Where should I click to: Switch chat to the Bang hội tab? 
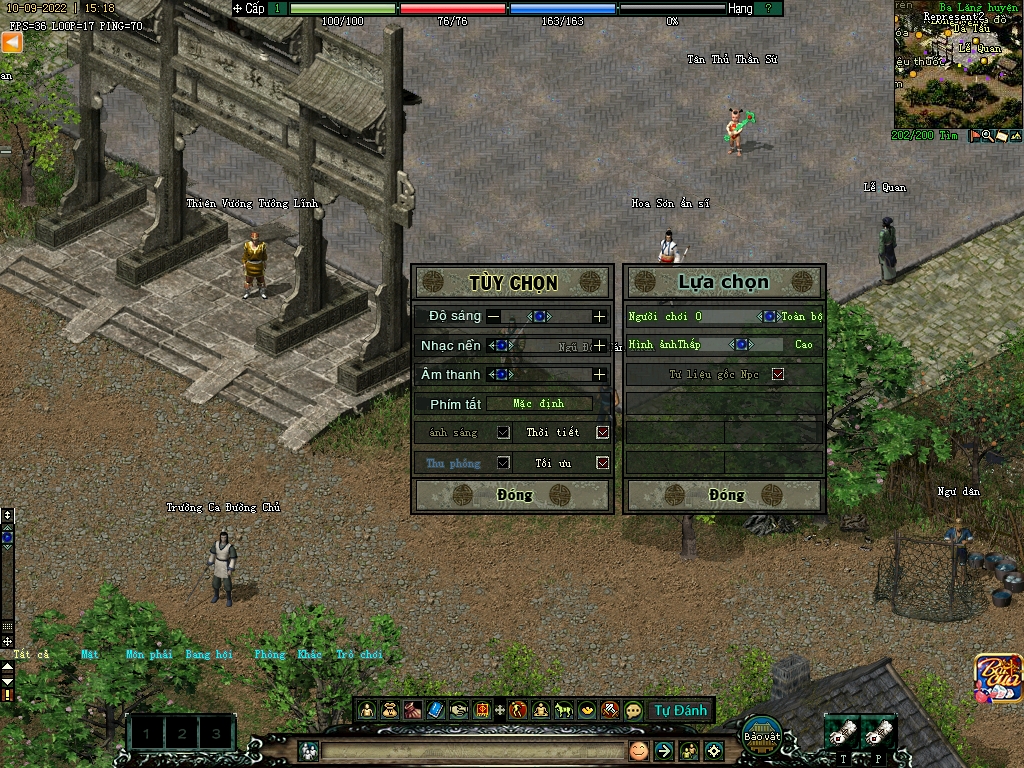pyautogui.click(x=209, y=655)
